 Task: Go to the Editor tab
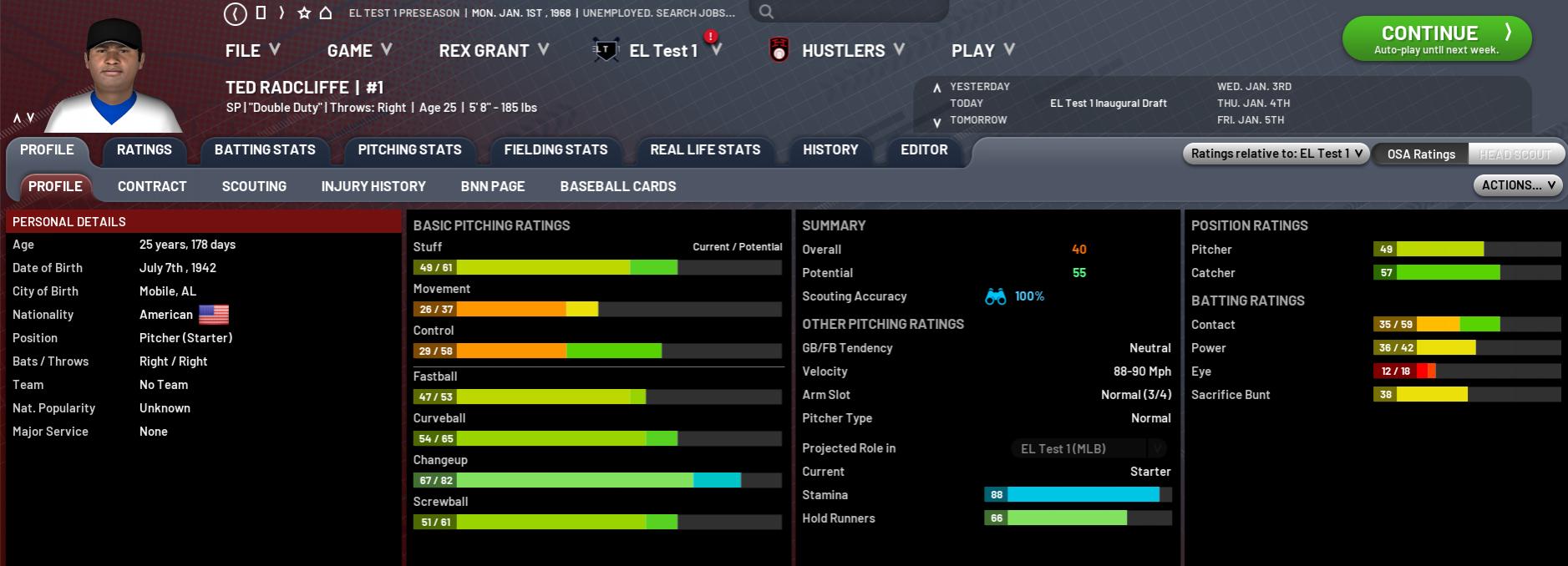924,150
